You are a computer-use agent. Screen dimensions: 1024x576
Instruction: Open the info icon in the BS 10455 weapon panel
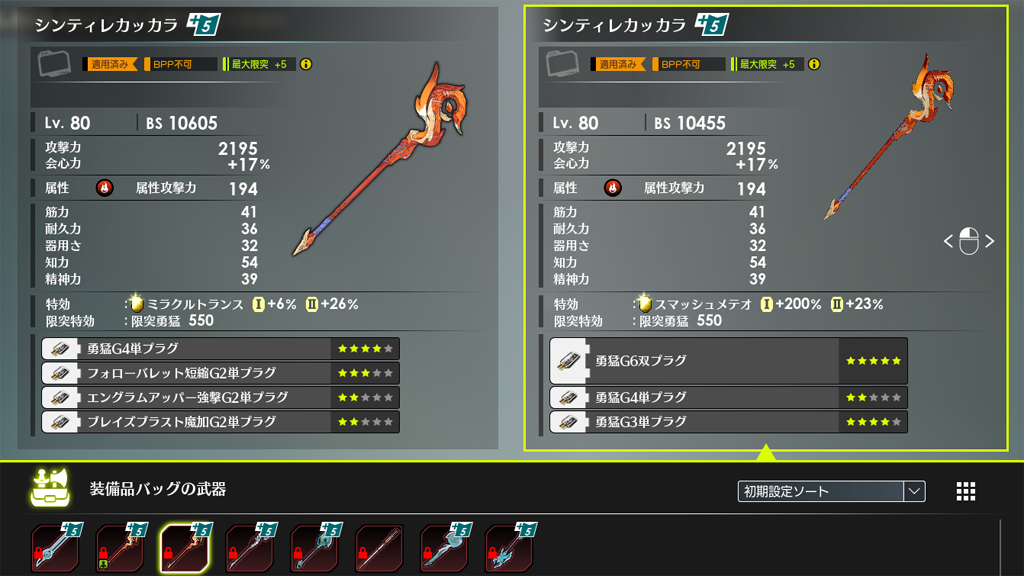point(814,64)
